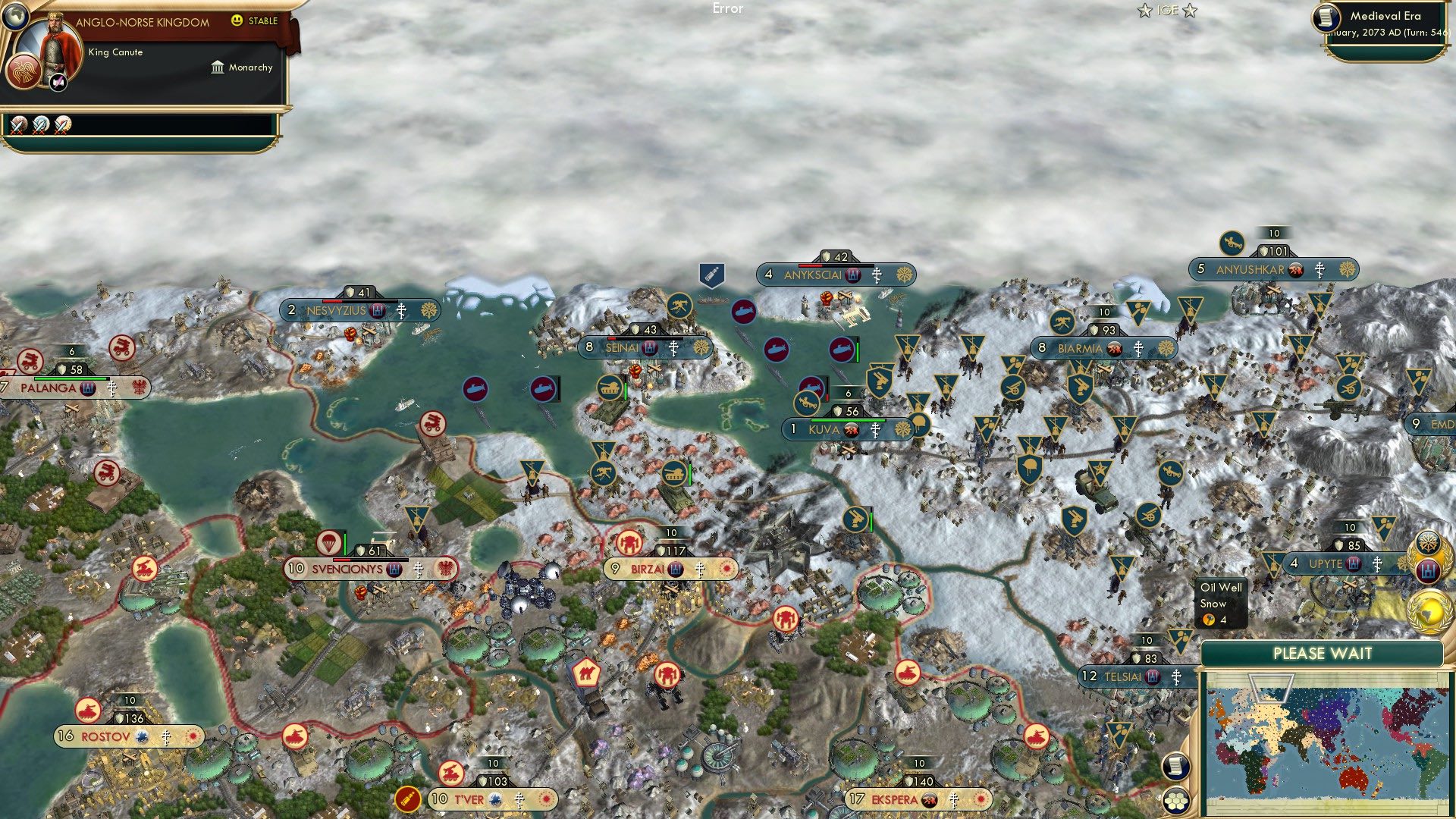Click the Stable happiness smiley face
This screenshot has height=819, width=1456.
pos(236,20)
